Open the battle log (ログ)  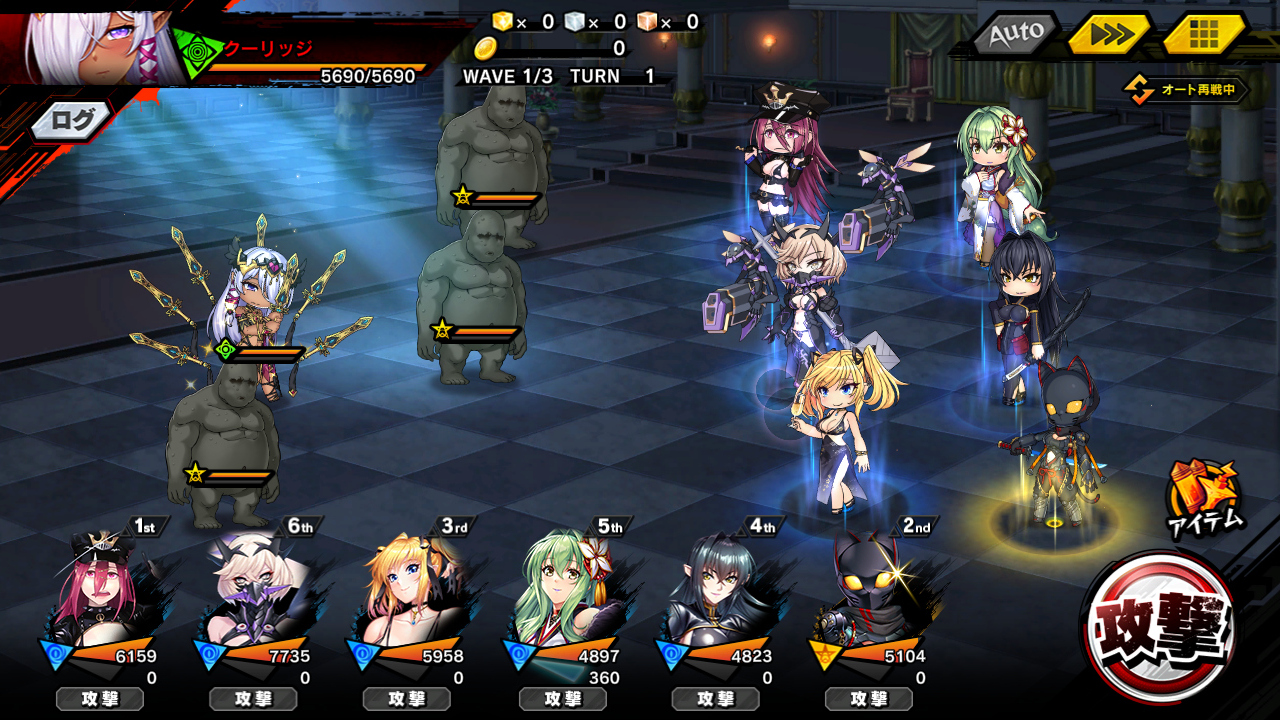click(72, 121)
